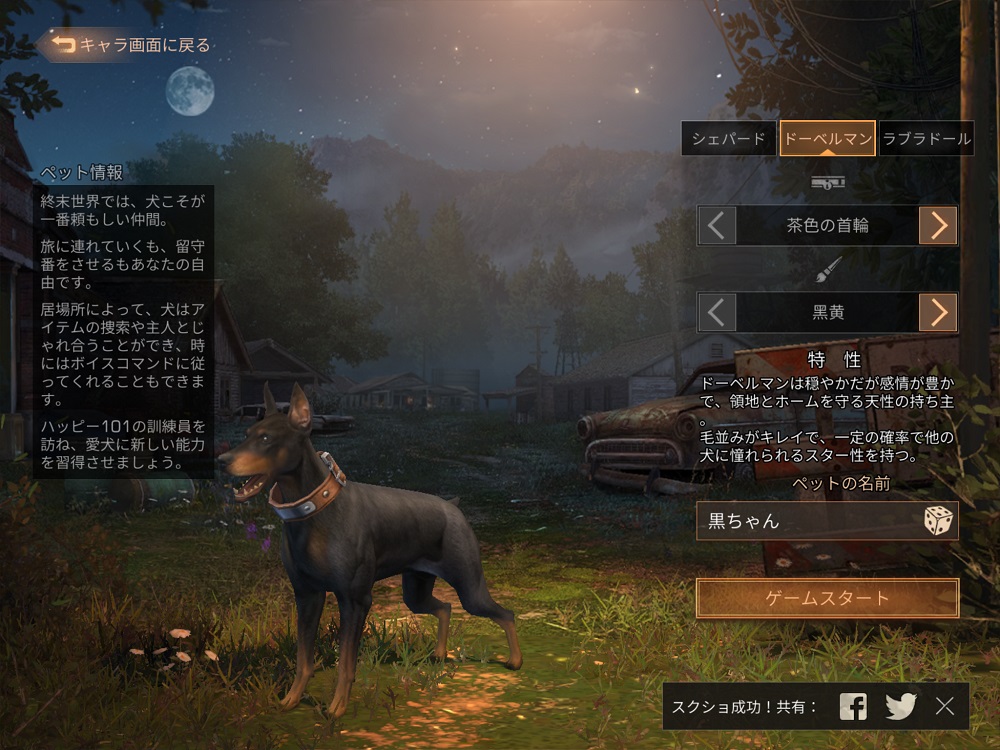Start the game with ゲームスタート
Image resolution: width=1000 pixels, height=750 pixels.
(x=827, y=598)
